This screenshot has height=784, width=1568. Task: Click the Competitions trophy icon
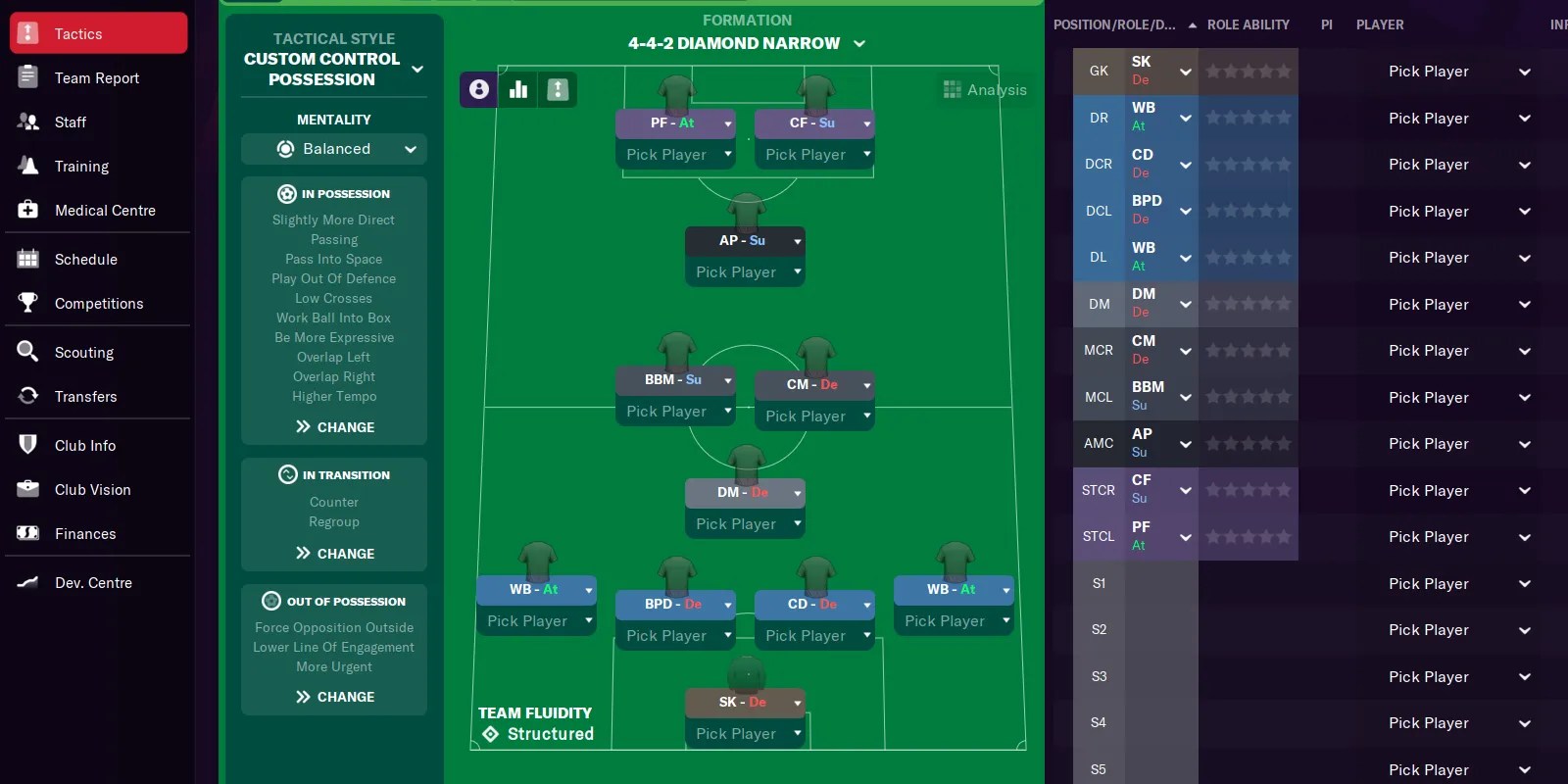(29, 303)
